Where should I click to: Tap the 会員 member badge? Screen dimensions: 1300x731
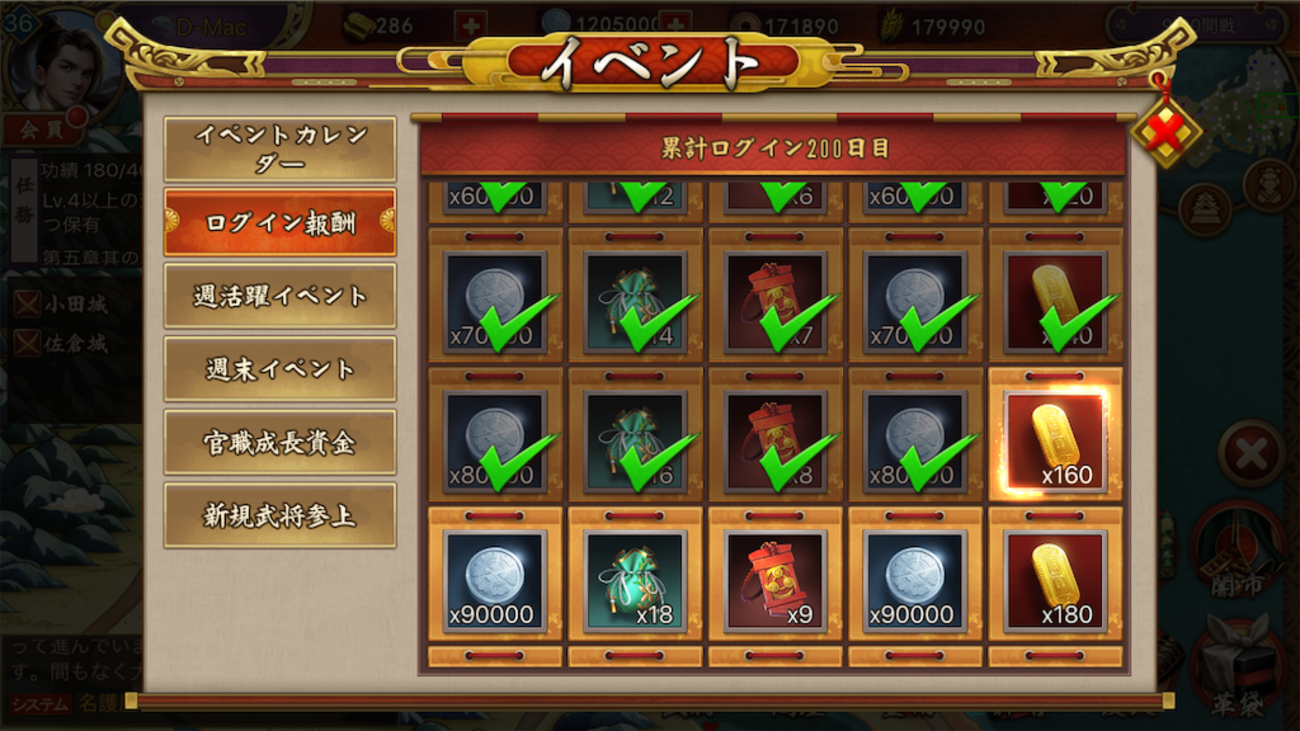click(38, 129)
